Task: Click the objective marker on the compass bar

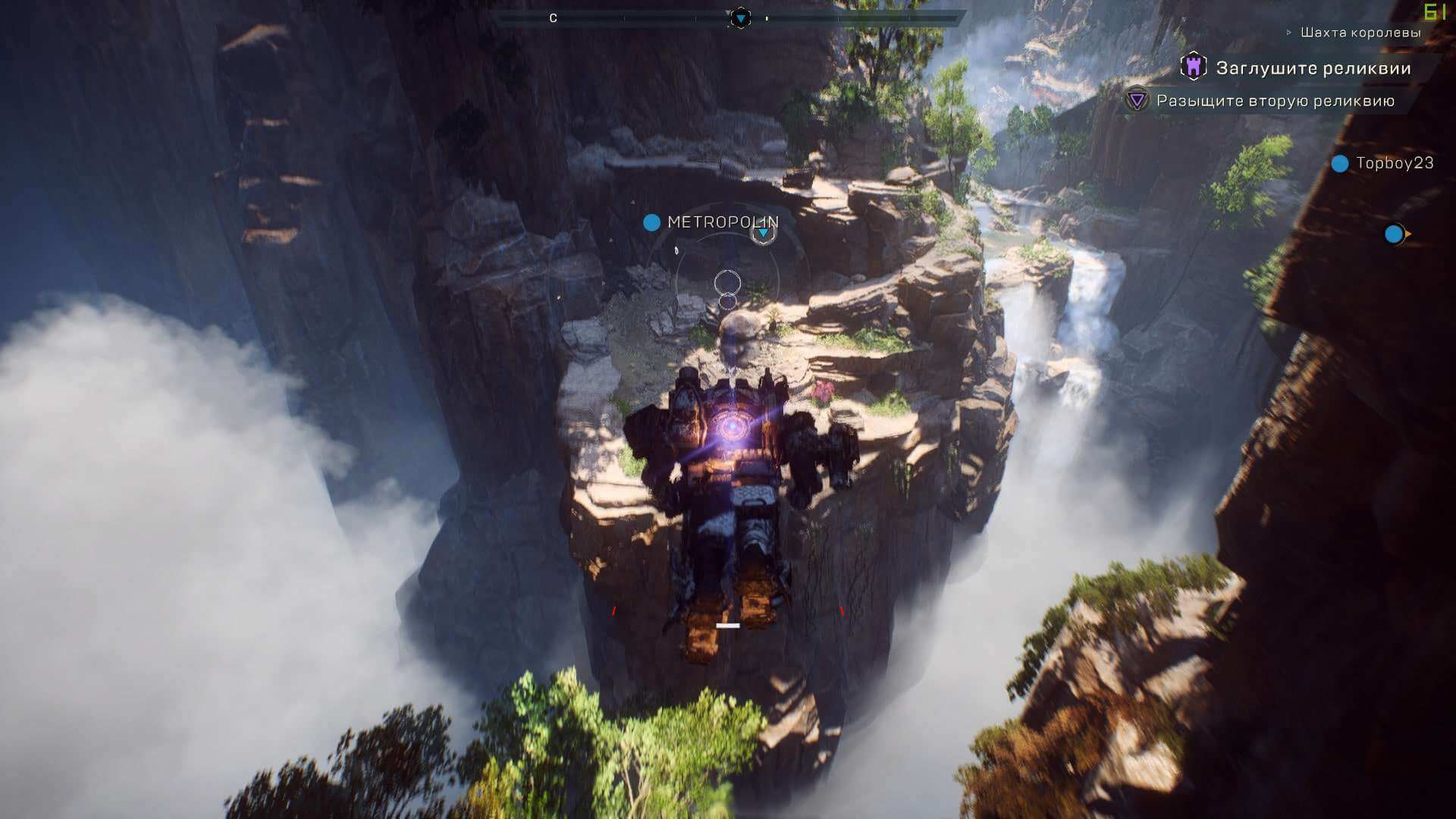Action: point(740,17)
